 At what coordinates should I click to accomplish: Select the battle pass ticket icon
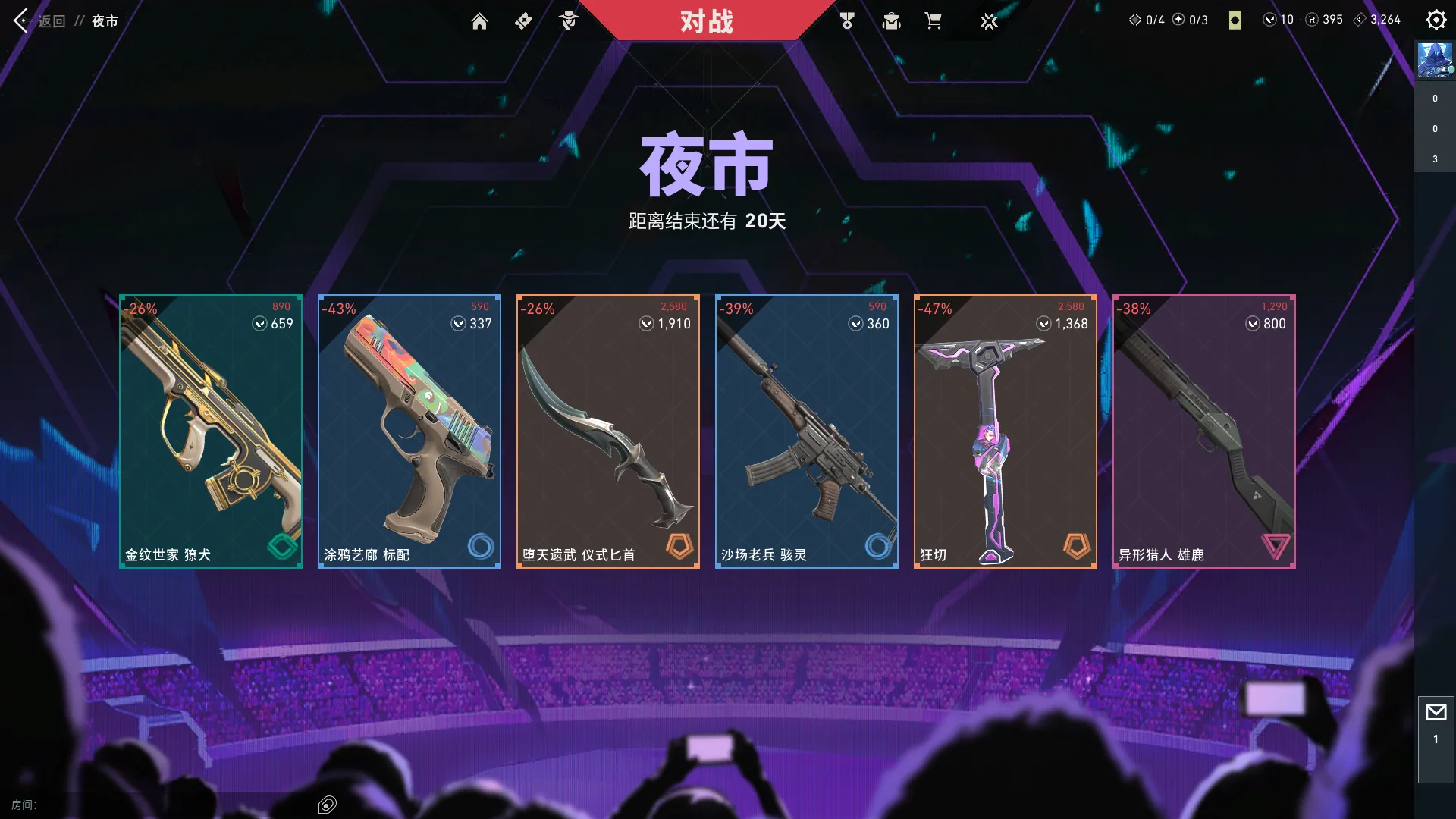(x=523, y=21)
